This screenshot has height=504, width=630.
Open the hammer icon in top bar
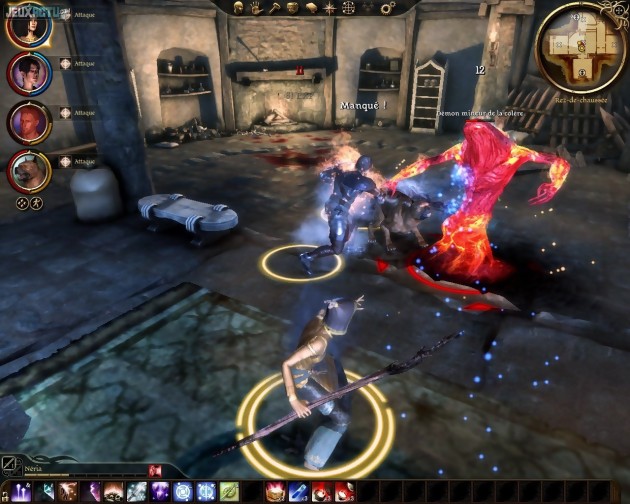coord(275,7)
